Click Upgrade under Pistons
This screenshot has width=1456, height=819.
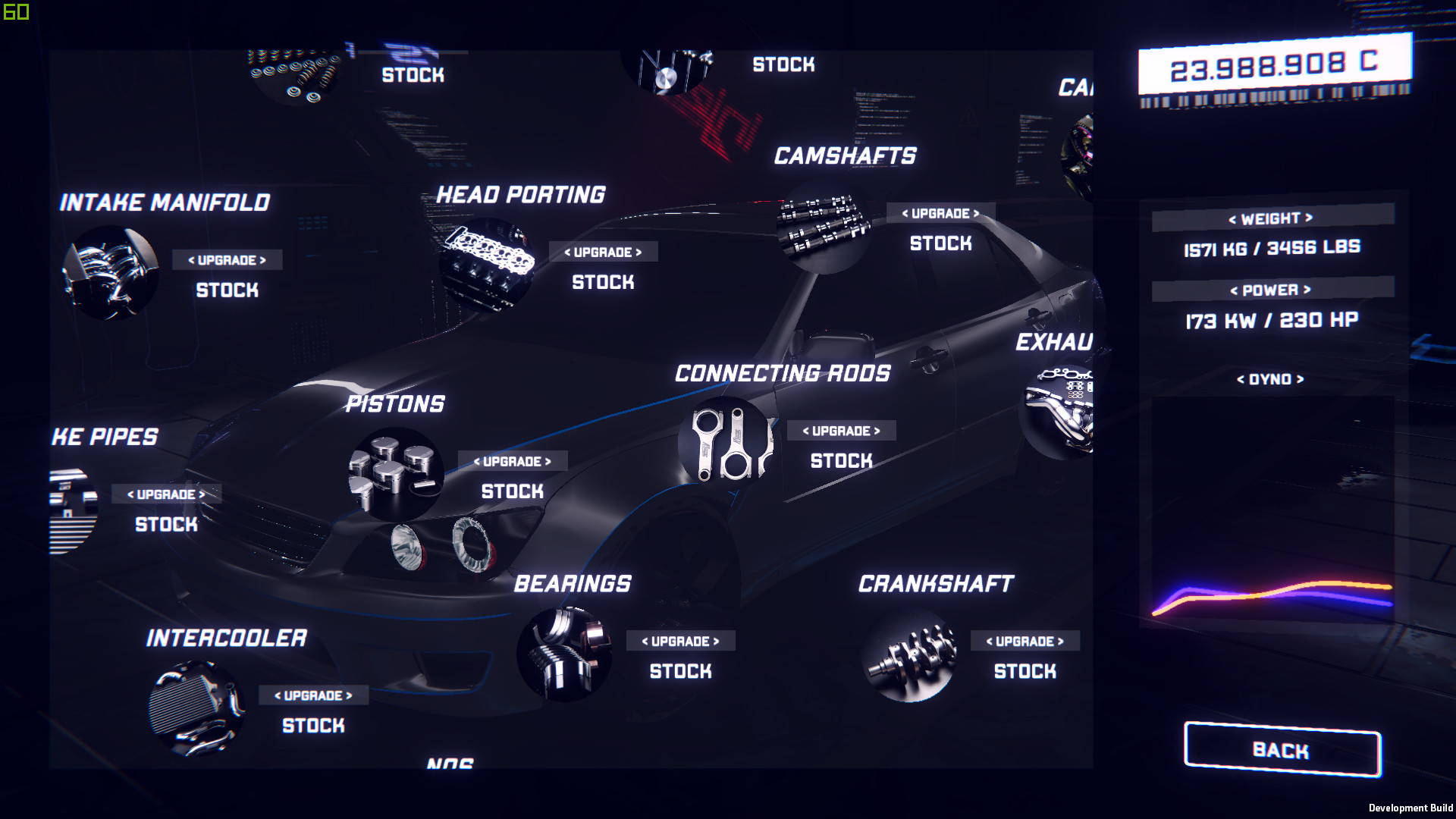click(x=511, y=461)
